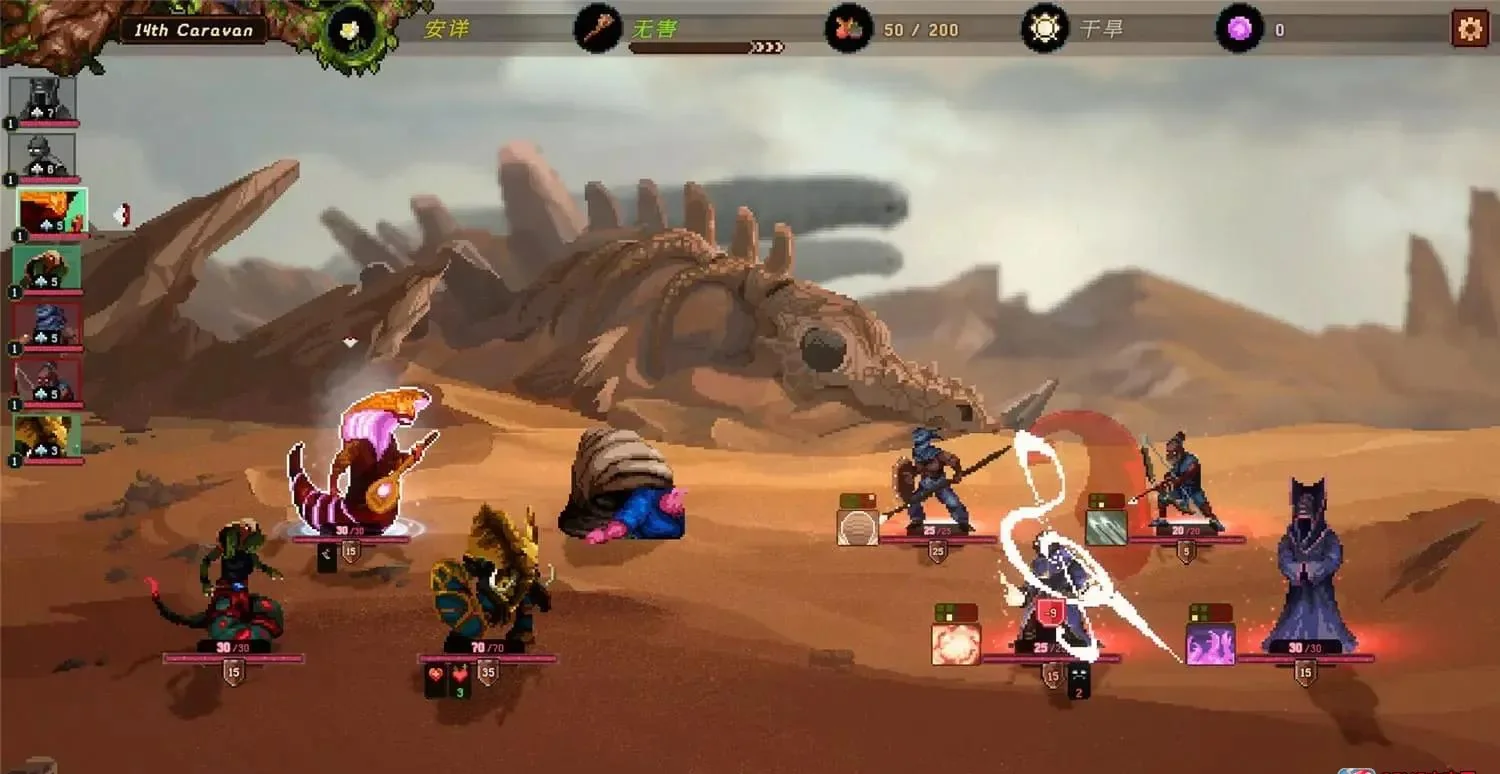Inspect the green slash enemy intent icon
Viewport: 1500px width, 774px height.
(x=1106, y=527)
